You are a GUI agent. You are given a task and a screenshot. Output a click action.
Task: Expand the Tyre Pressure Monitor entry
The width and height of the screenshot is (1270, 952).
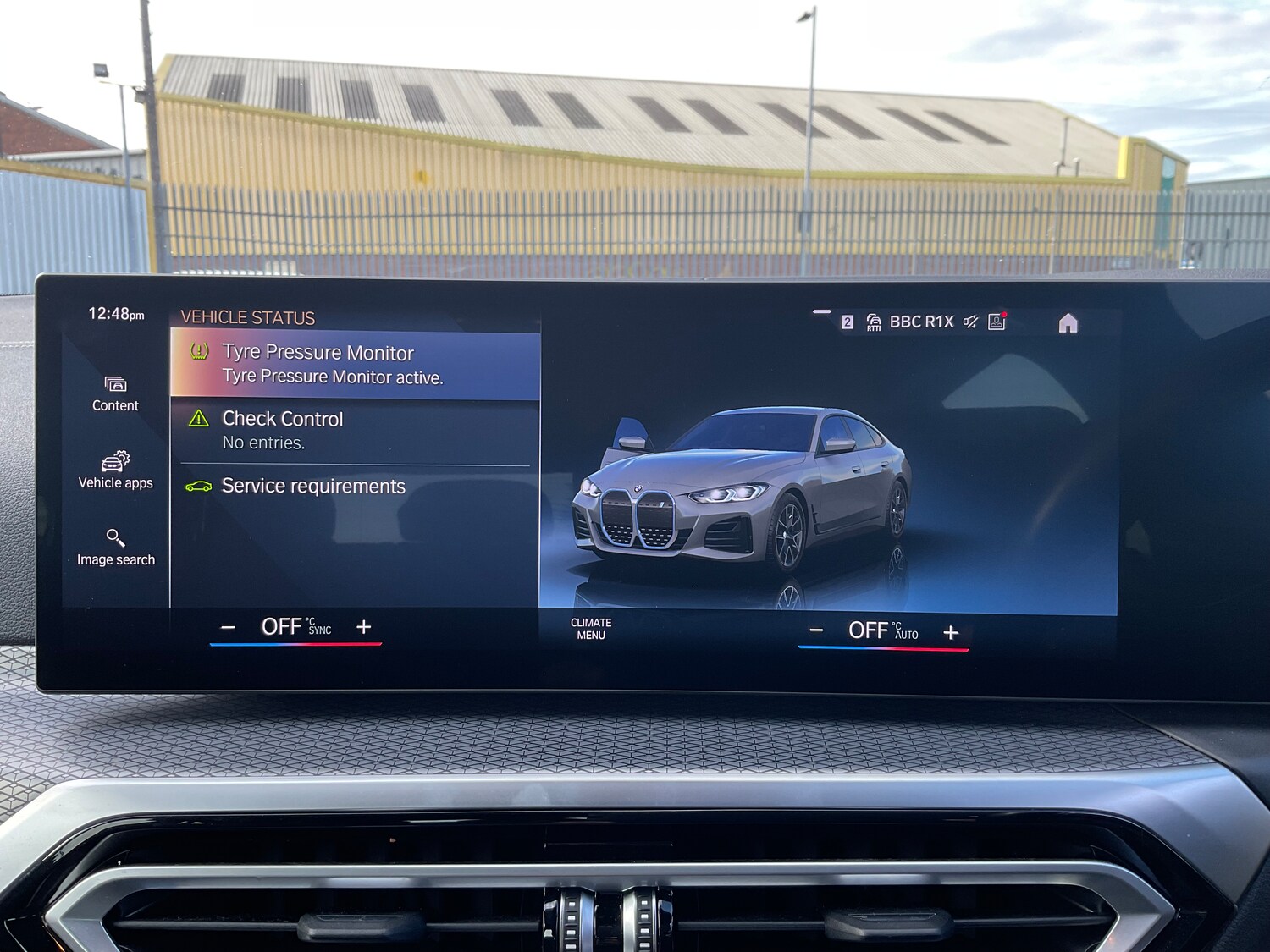[356, 364]
